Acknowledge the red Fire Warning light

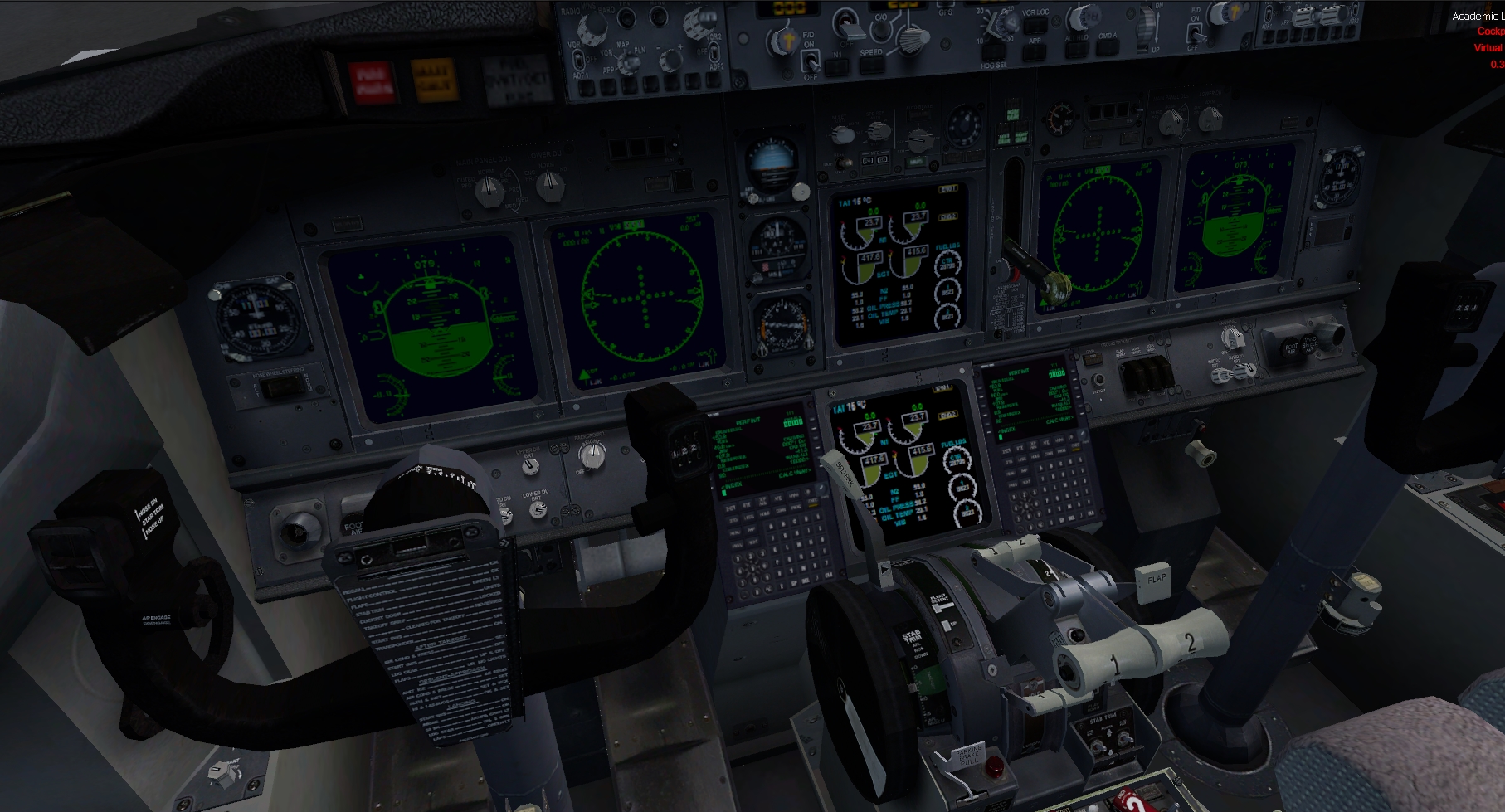coord(371,82)
